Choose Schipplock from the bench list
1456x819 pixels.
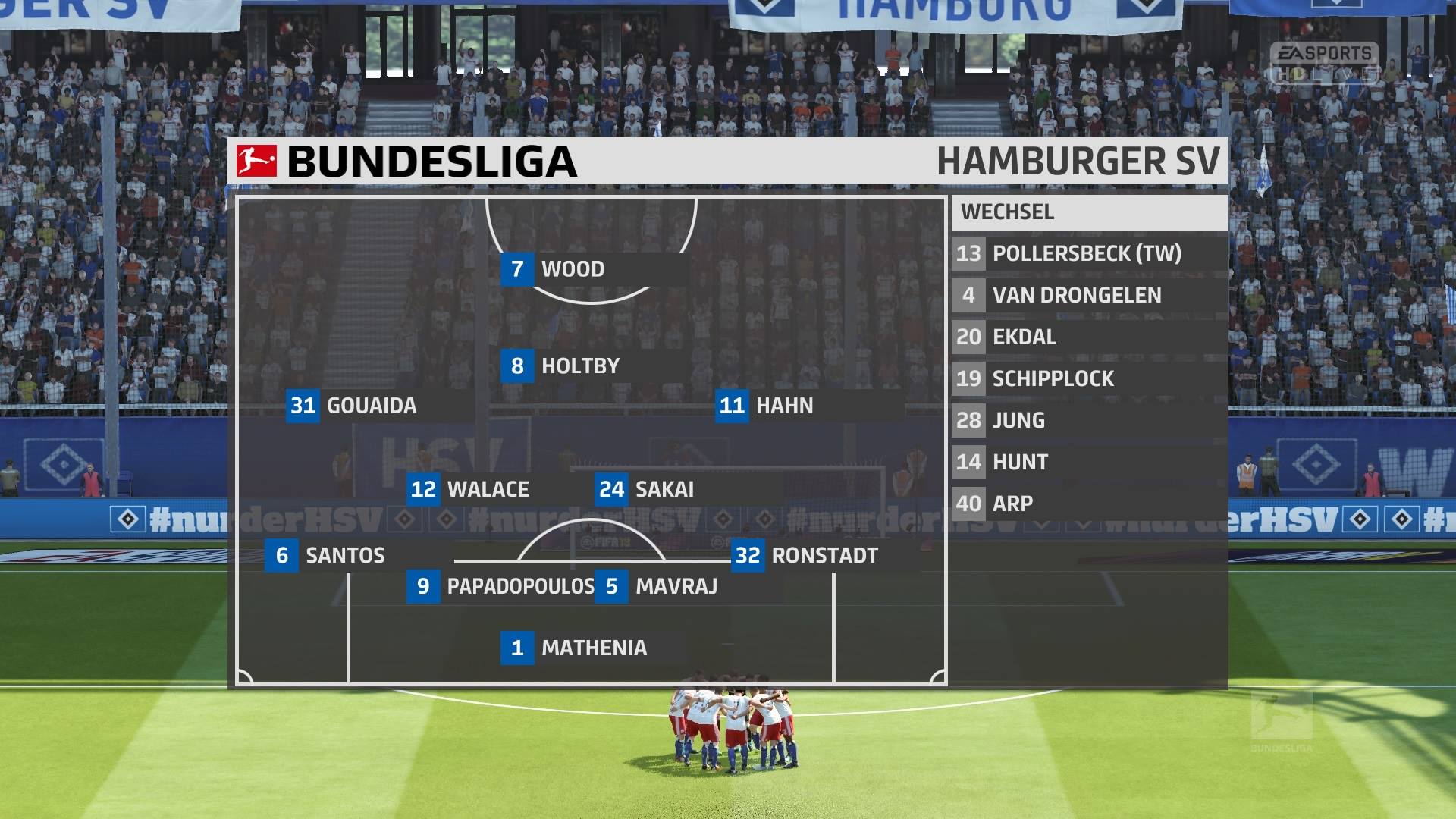tap(1053, 378)
